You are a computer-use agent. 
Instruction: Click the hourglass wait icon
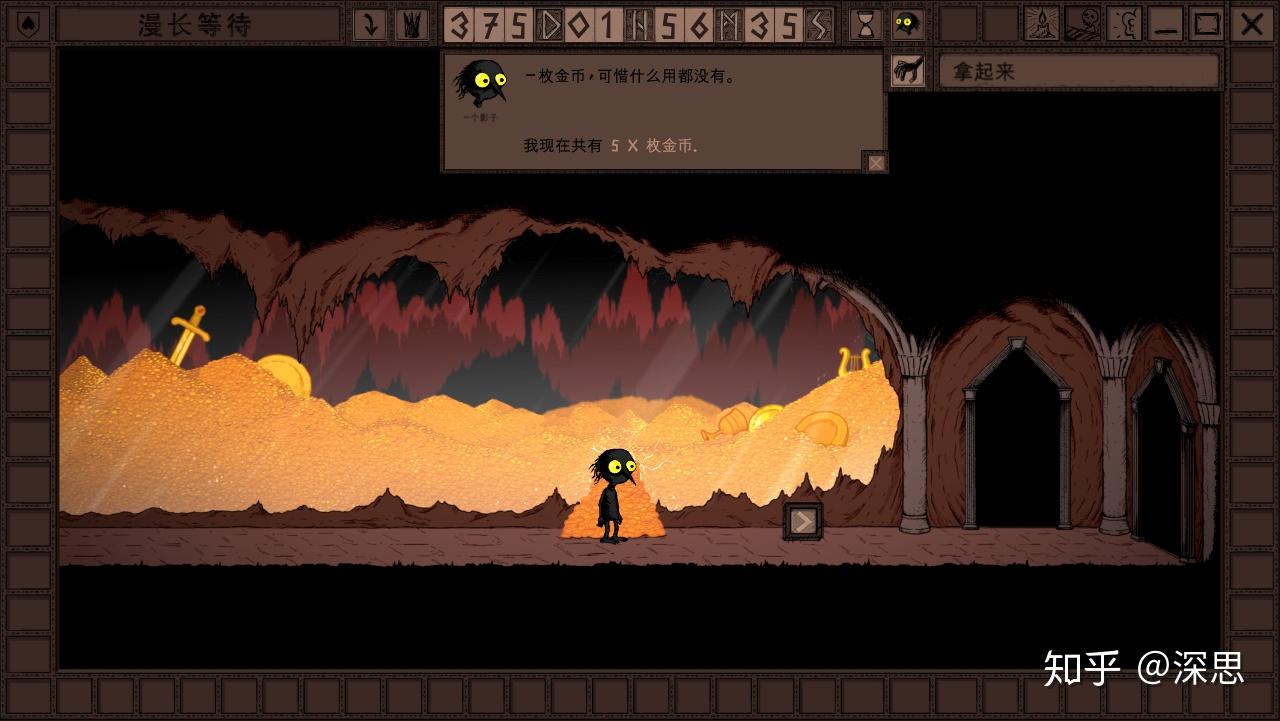pyautogui.click(x=866, y=24)
